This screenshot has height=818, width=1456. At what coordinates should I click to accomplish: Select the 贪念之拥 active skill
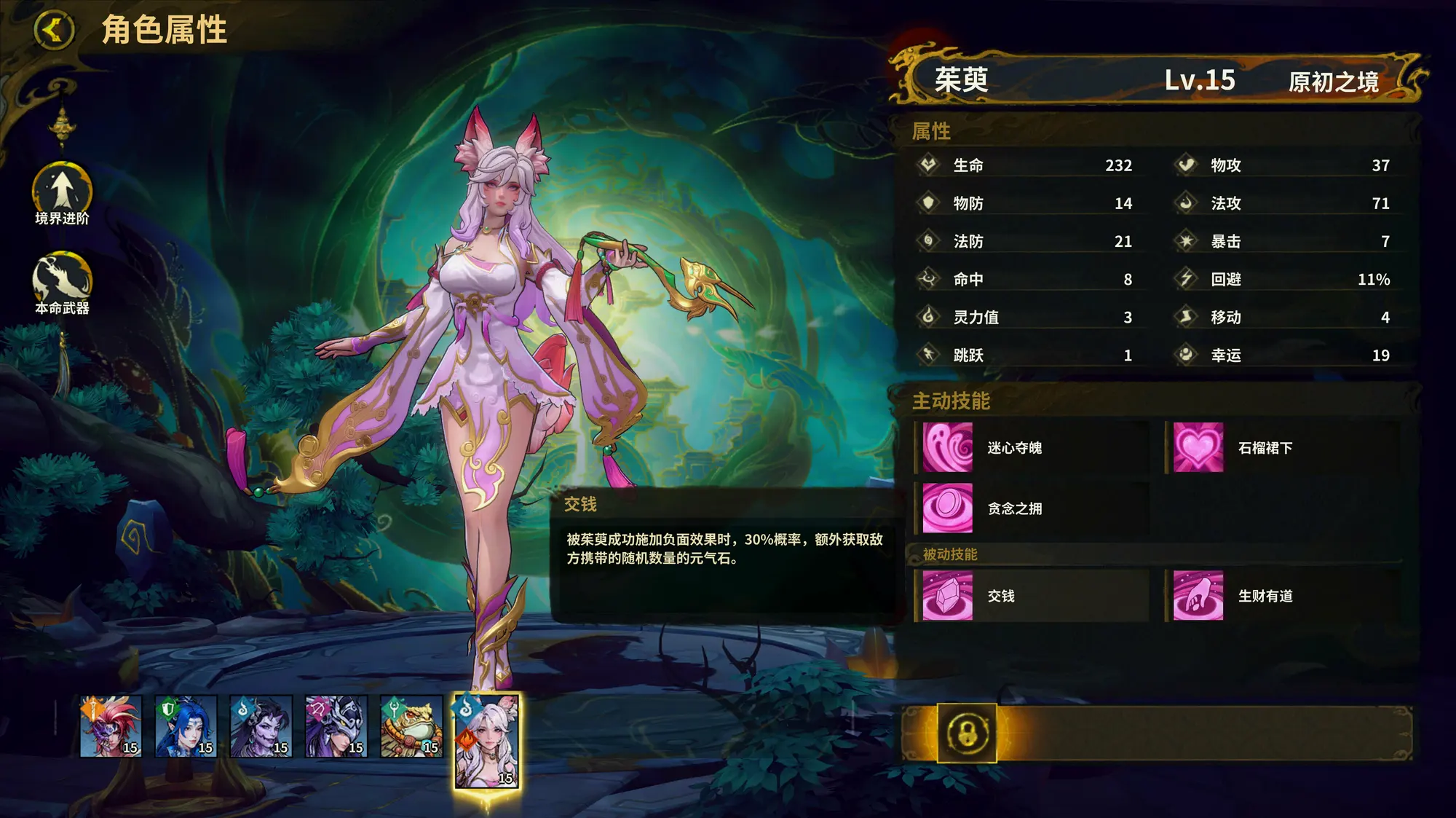click(x=948, y=508)
